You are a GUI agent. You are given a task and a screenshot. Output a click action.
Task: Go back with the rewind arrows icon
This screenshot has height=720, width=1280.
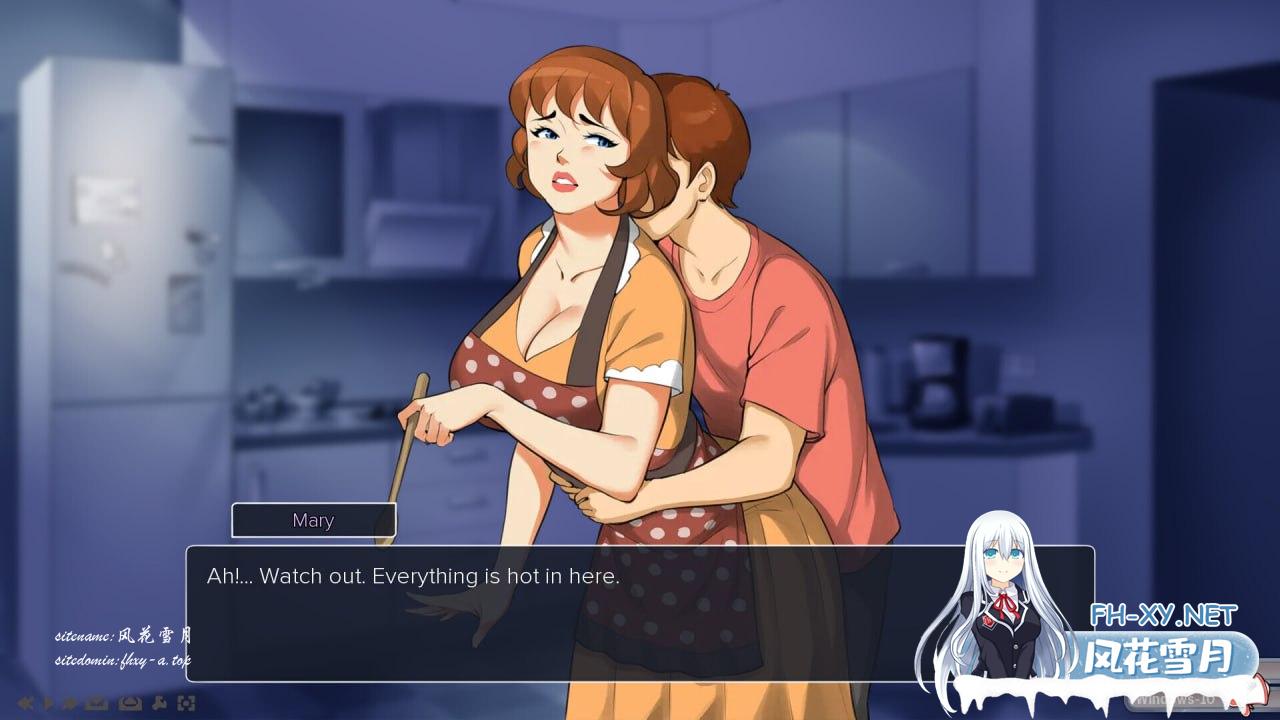[x=26, y=703]
